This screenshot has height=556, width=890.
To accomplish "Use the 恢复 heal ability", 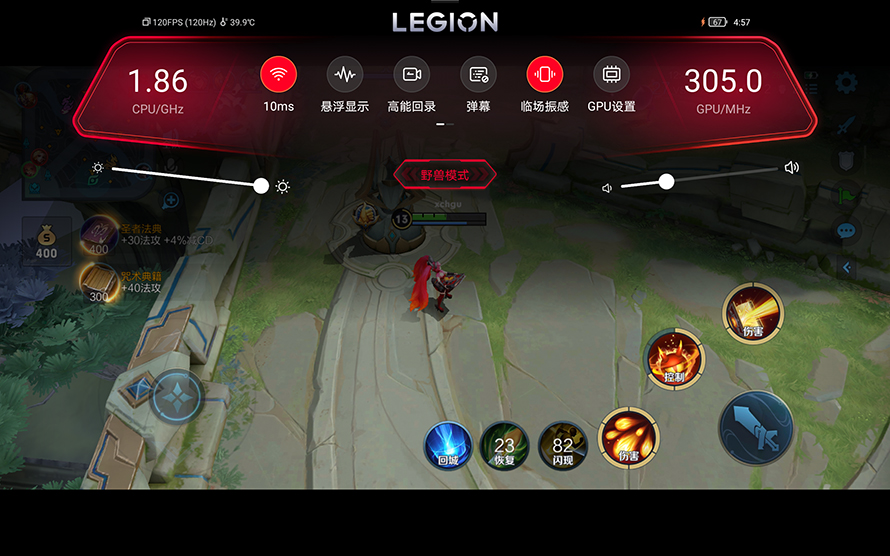I will (x=504, y=445).
